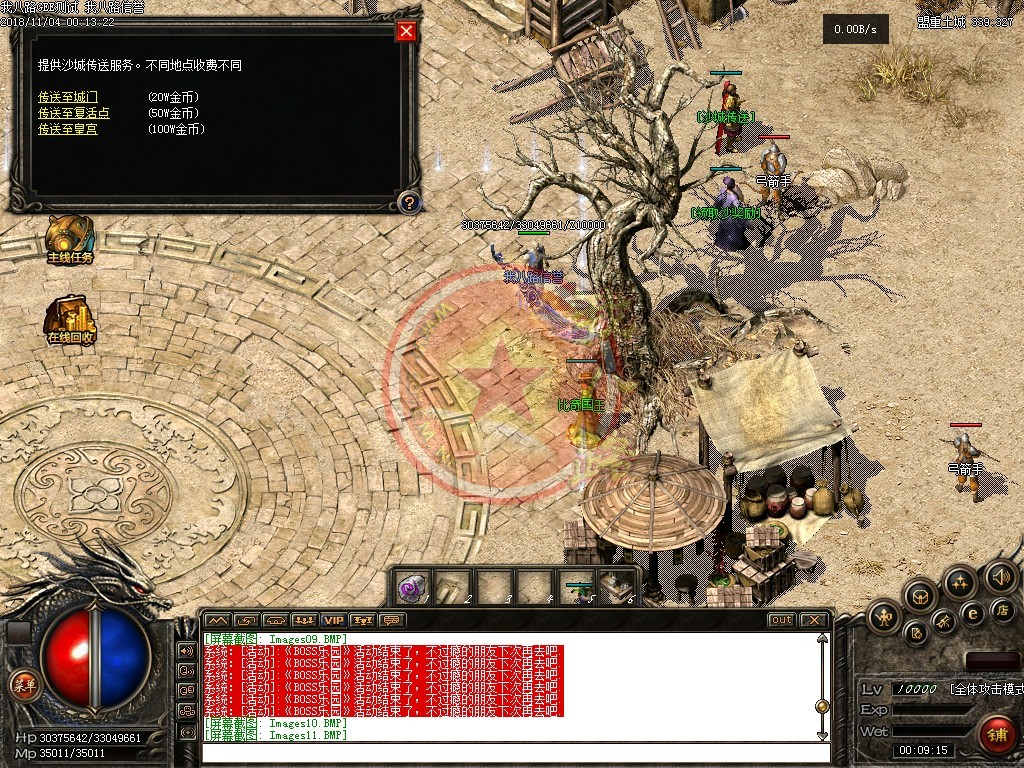
Task: Close the chat panel with X button
Action: pos(814,620)
